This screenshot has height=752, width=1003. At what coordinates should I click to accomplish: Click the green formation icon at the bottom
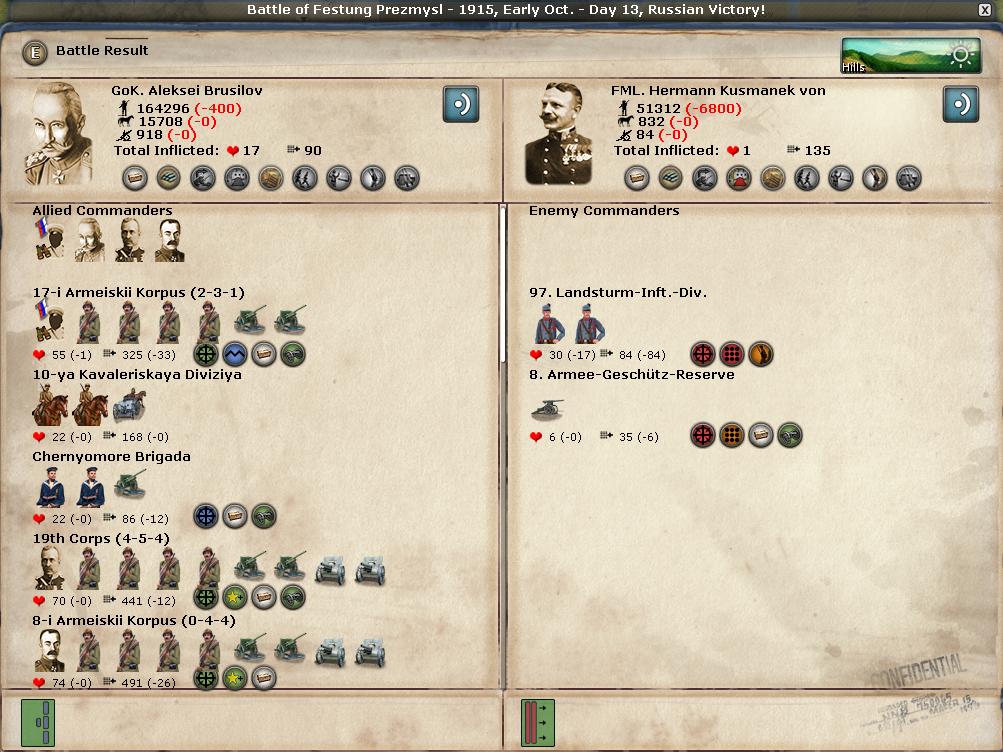coord(38,722)
